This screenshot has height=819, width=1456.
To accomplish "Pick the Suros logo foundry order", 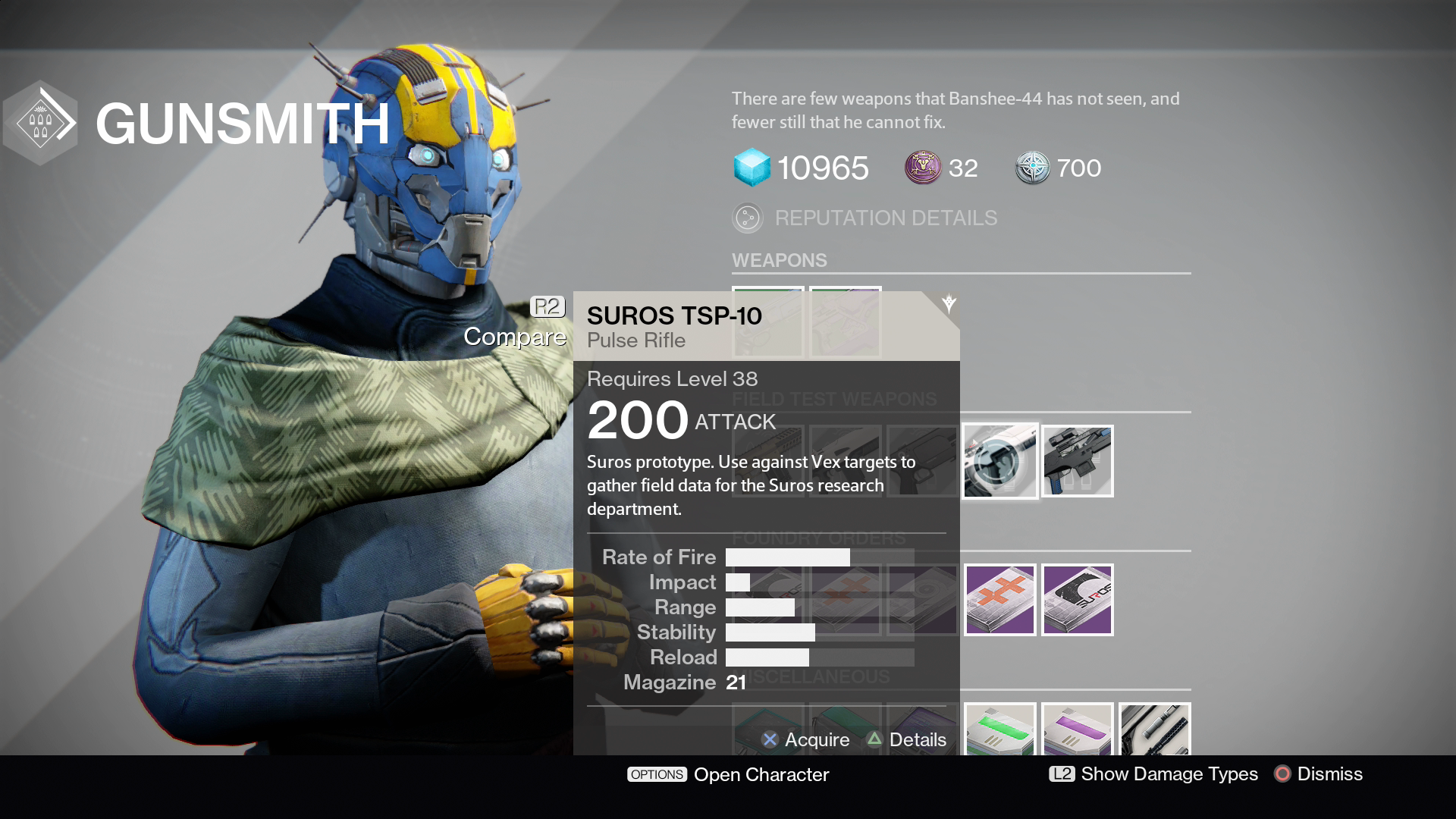I will [1078, 600].
